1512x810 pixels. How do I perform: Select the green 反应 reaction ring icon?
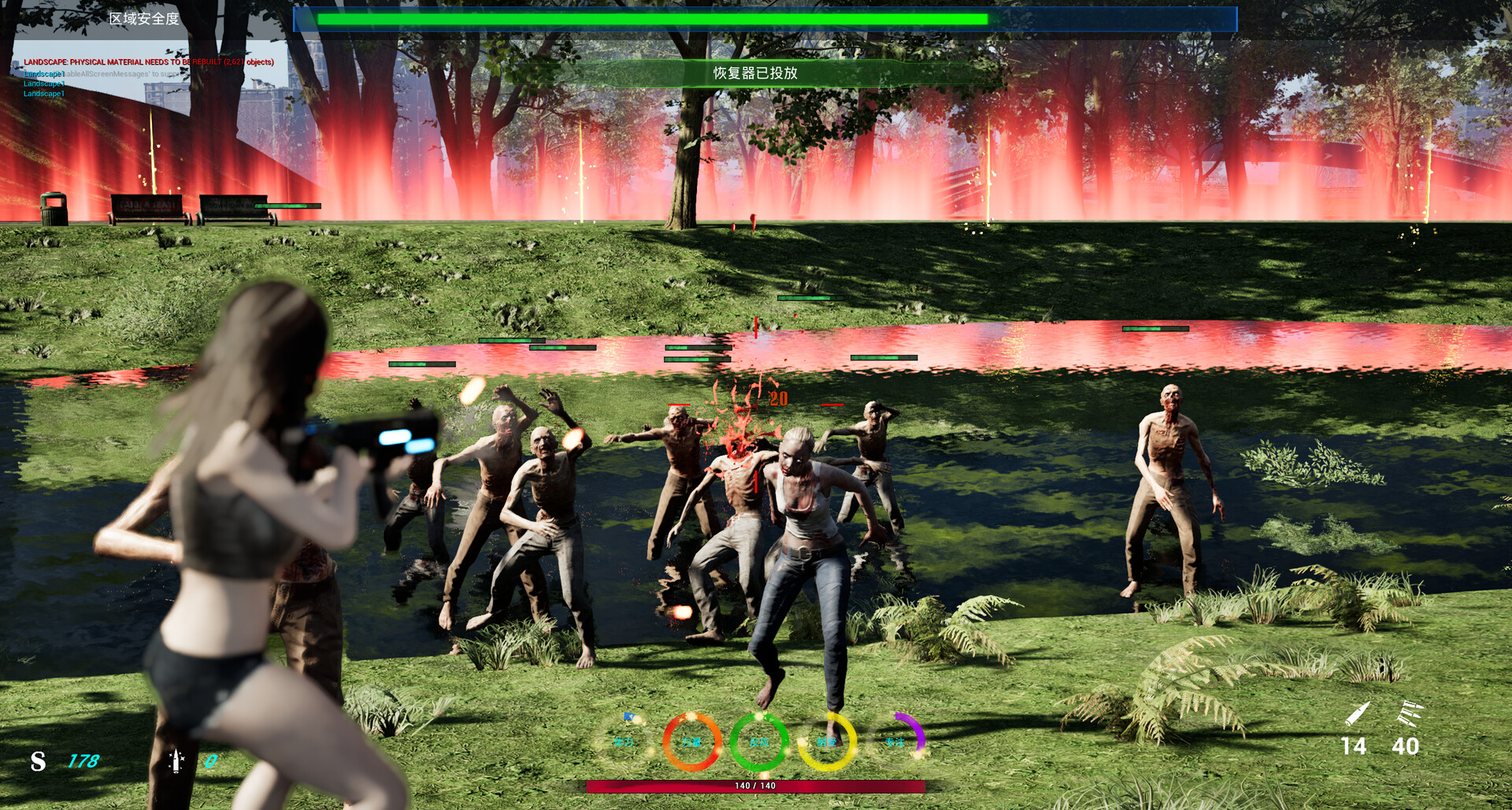pyautogui.click(x=758, y=740)
